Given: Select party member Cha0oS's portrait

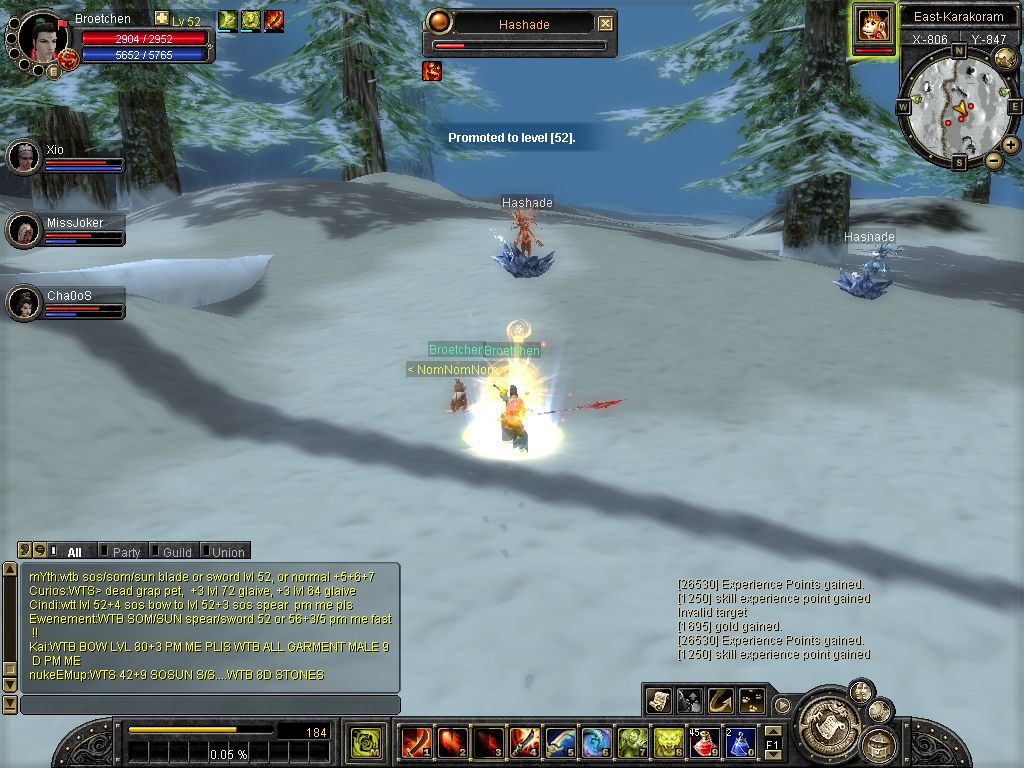Looking at the screenshot, I should (23, 303).
